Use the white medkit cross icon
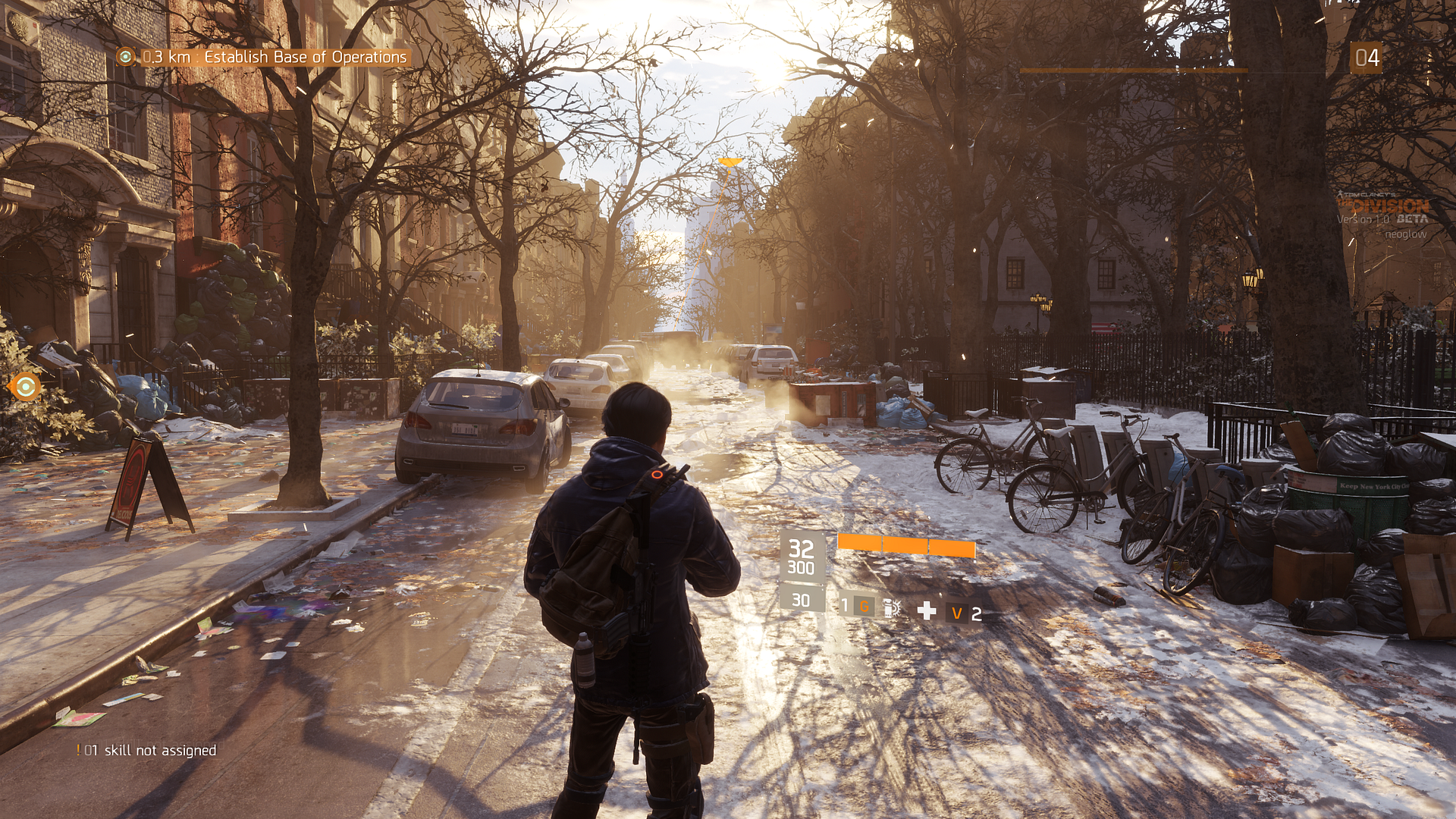1456x819 pixels. tap(926, 611)
